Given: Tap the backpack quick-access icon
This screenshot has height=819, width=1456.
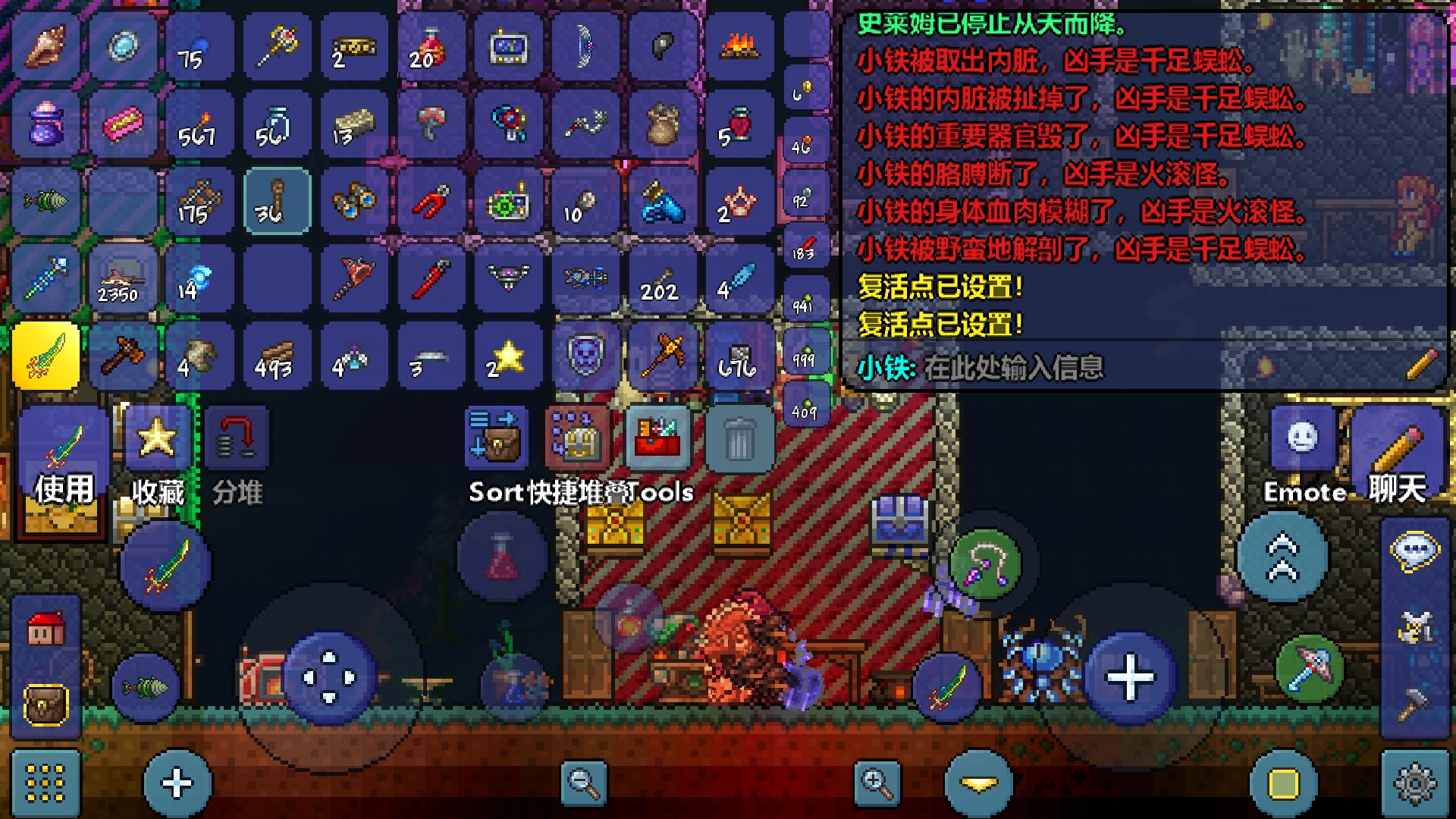Looking at the screenshot, I should 44,705.
